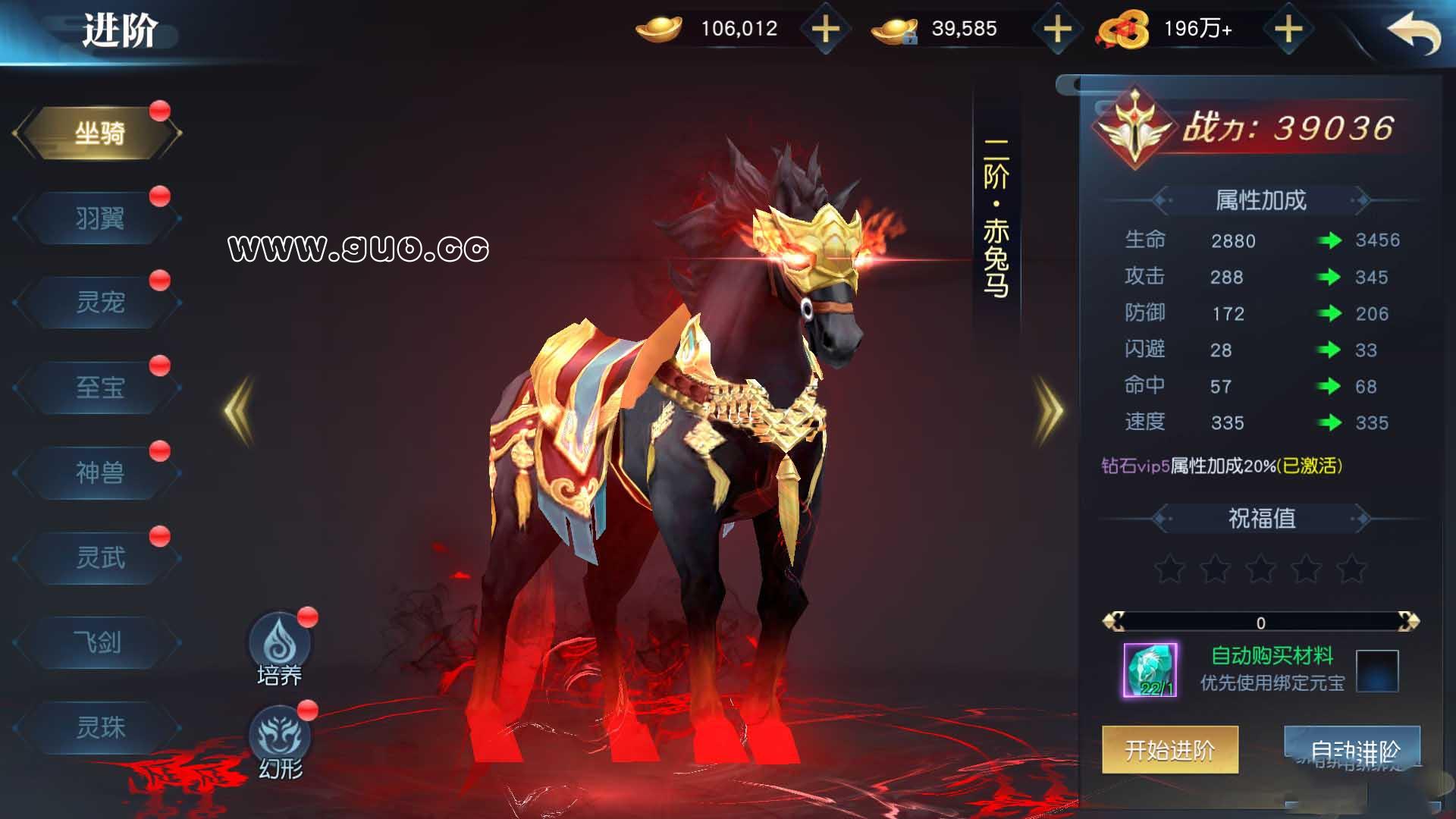The image size is (1456, 819).
Task: Add copper coins with the plus button
Action: point(1288,30)
